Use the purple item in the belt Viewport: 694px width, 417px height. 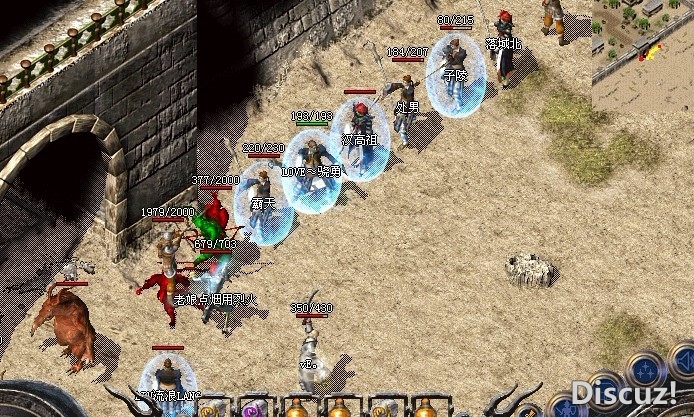251,409
